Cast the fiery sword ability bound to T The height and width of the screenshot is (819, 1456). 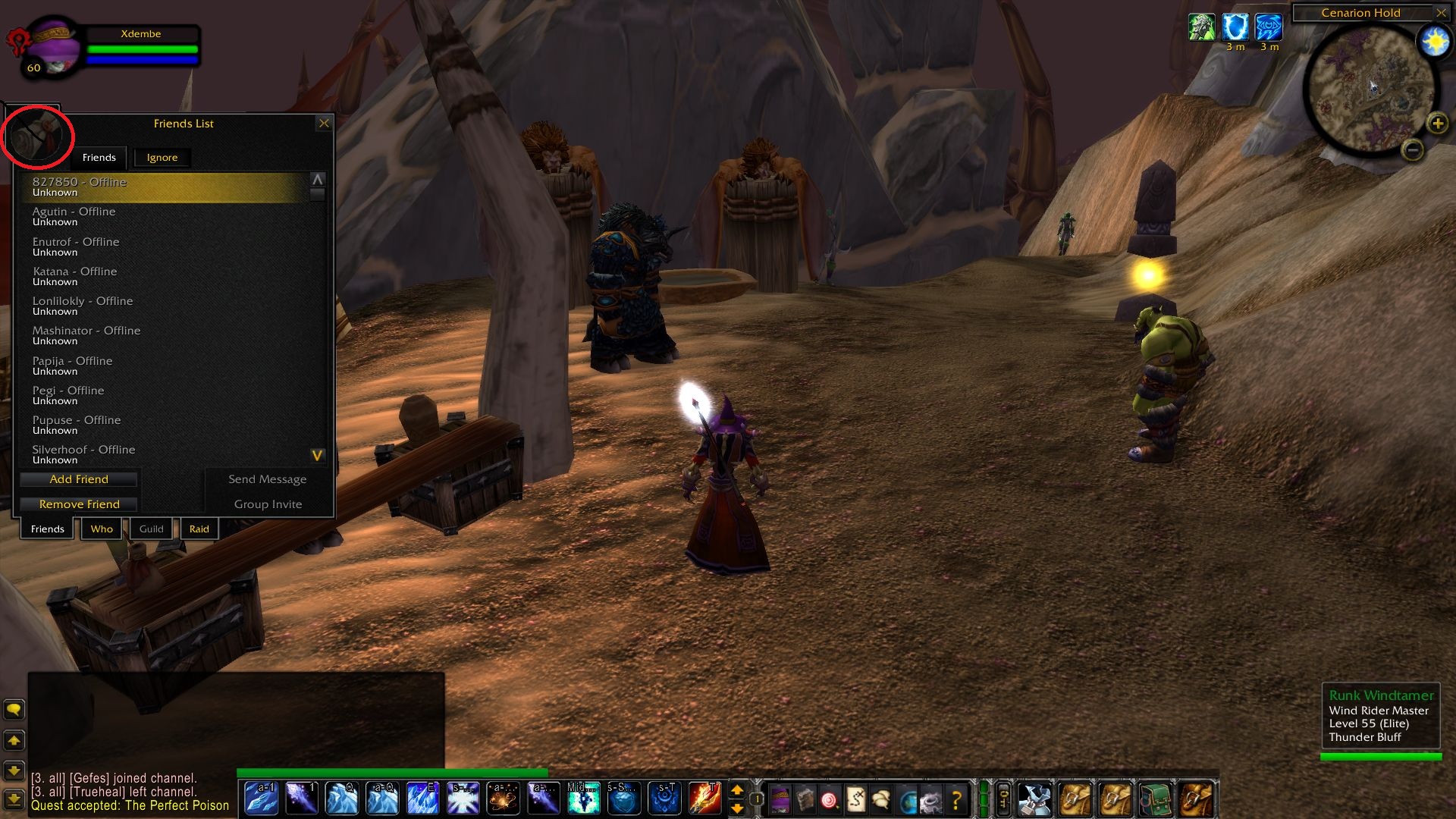coord(704,799)
